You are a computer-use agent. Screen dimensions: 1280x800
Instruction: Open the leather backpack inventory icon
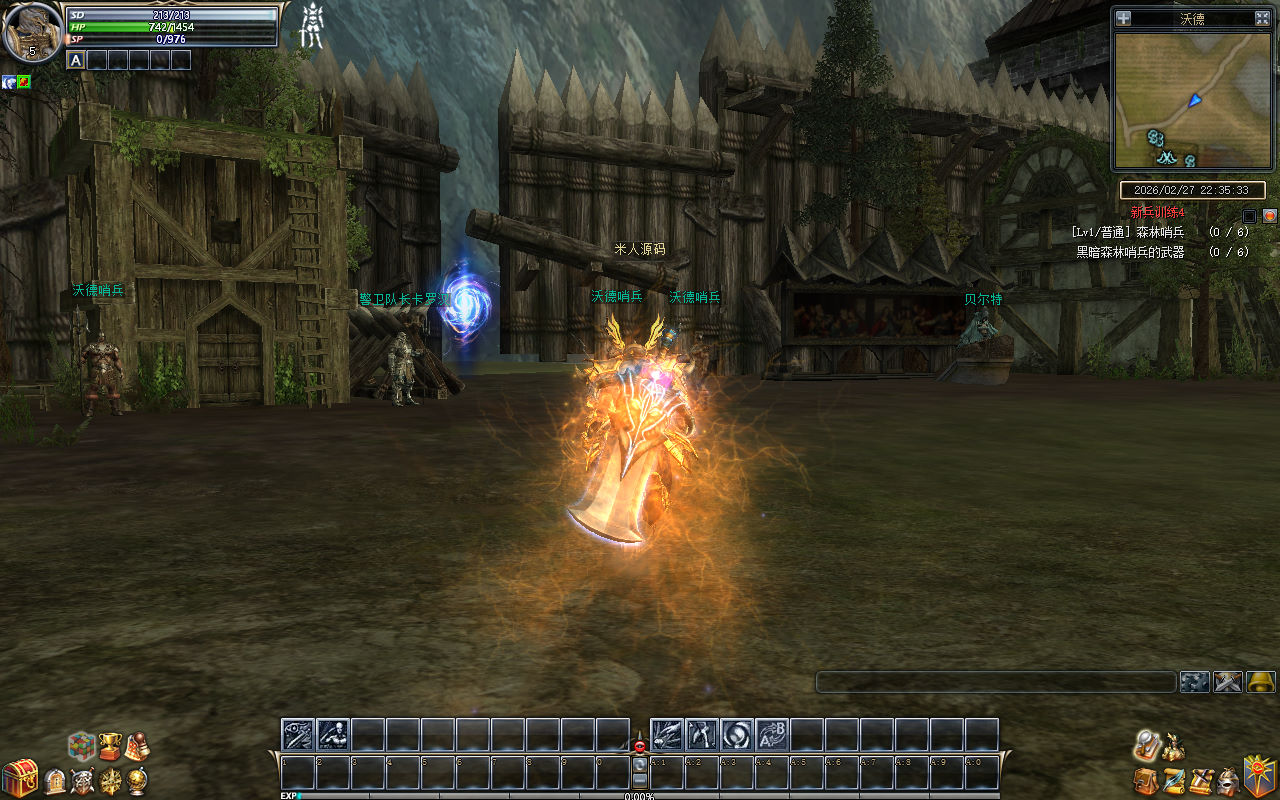click(1146, 780)
